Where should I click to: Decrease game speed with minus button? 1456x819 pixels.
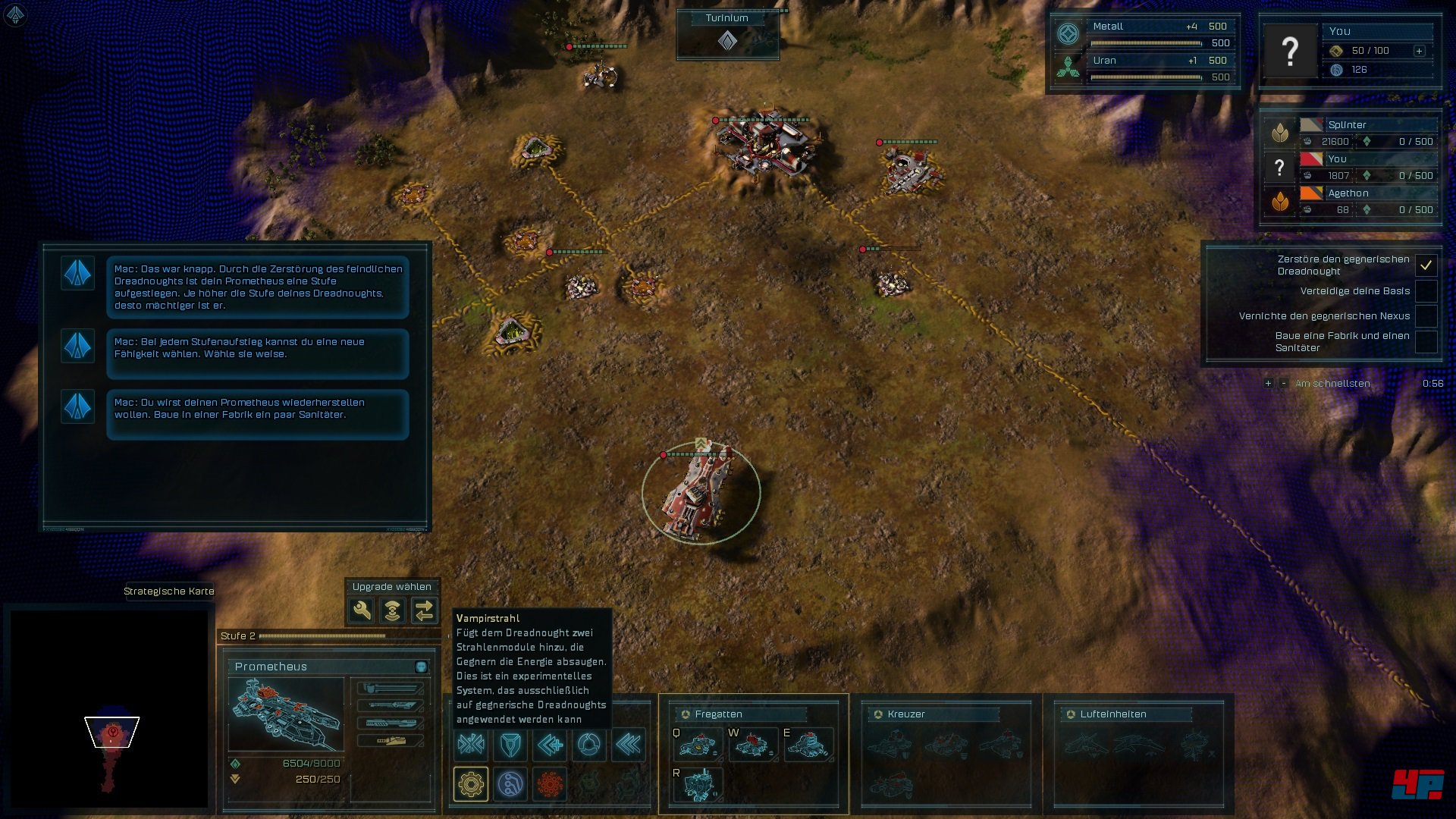click(1283, 384)
